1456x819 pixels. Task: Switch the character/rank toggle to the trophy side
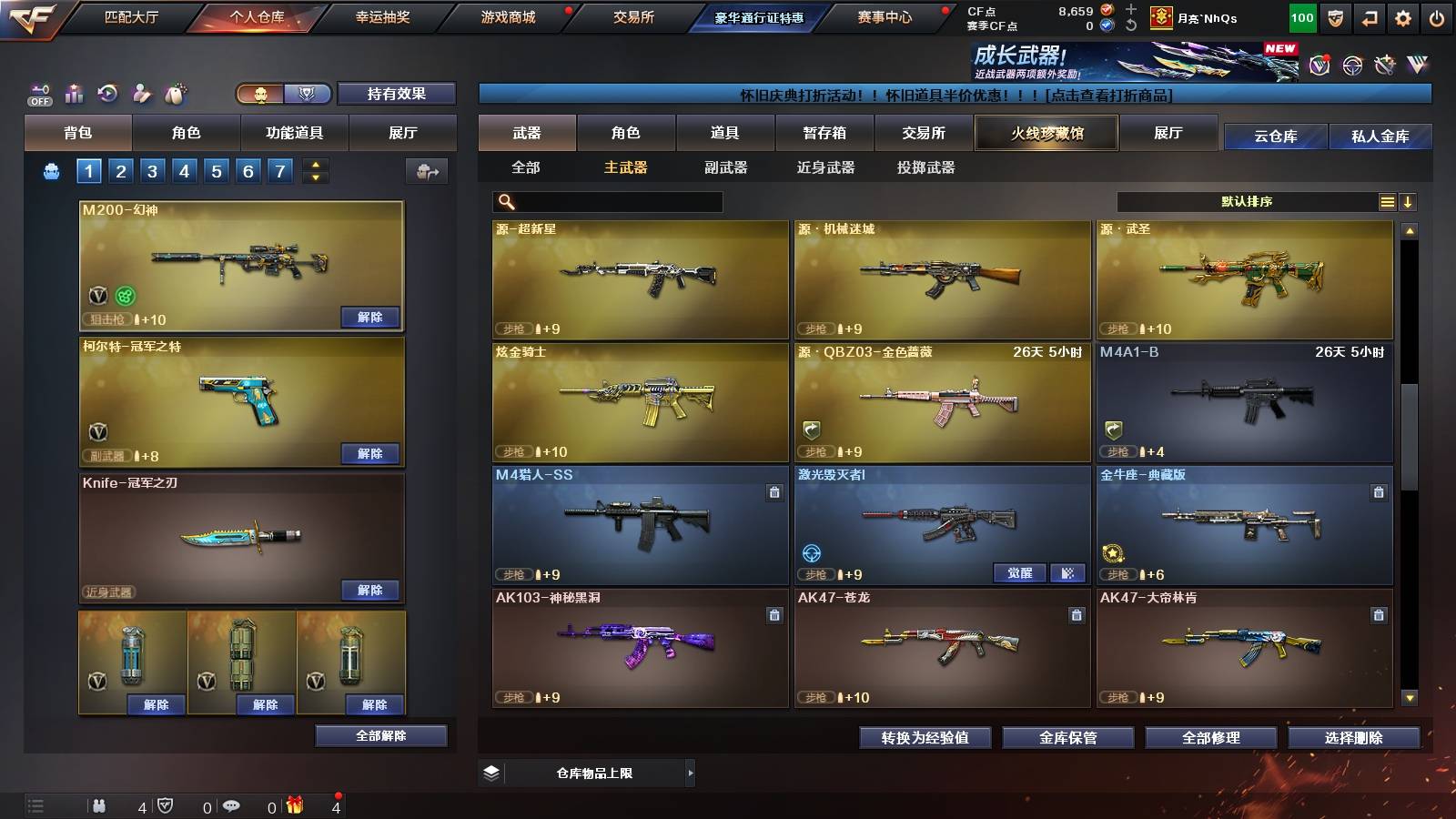[x=307, y=94]
